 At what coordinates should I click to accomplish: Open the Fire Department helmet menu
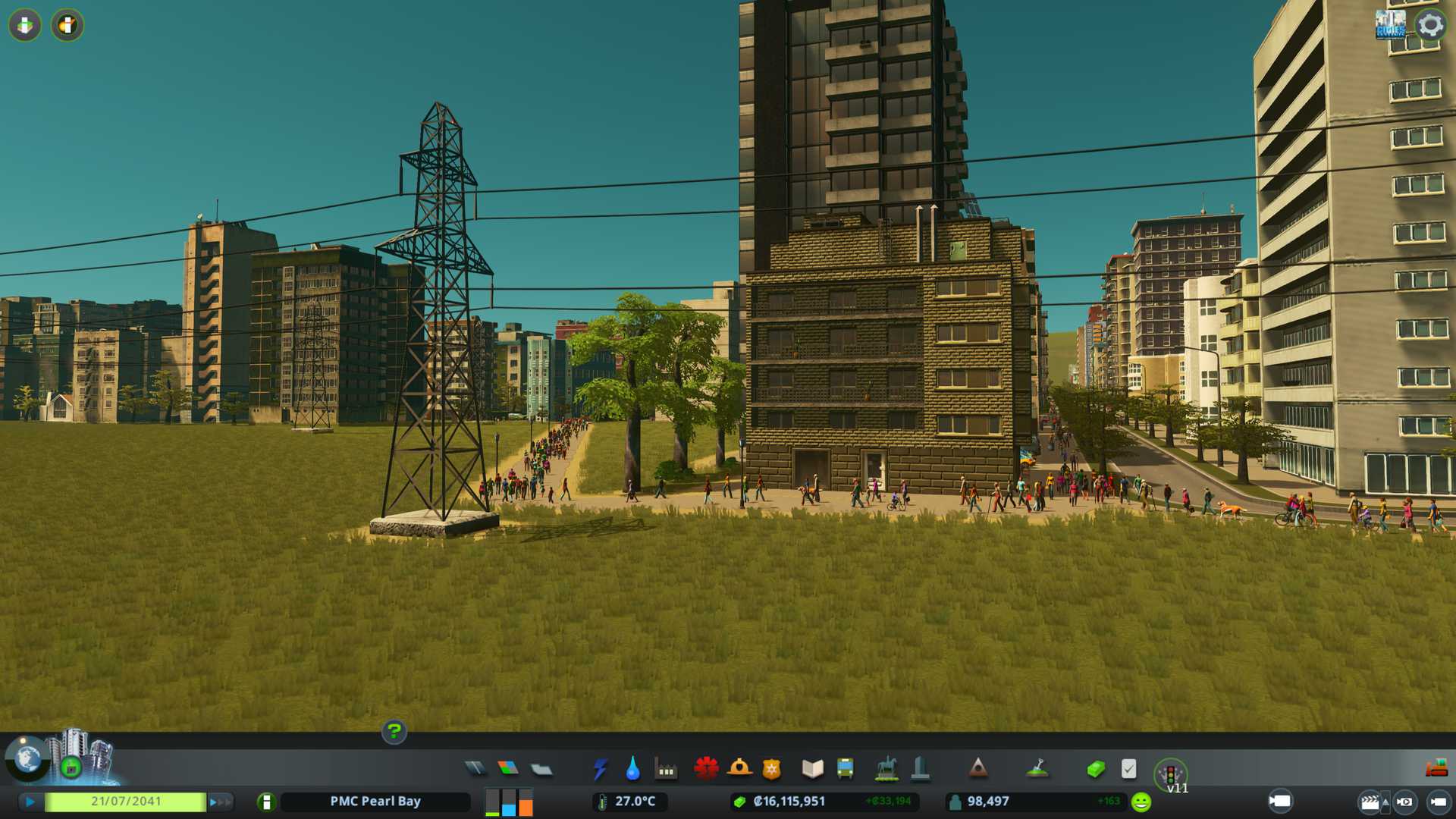pos(739,768)
